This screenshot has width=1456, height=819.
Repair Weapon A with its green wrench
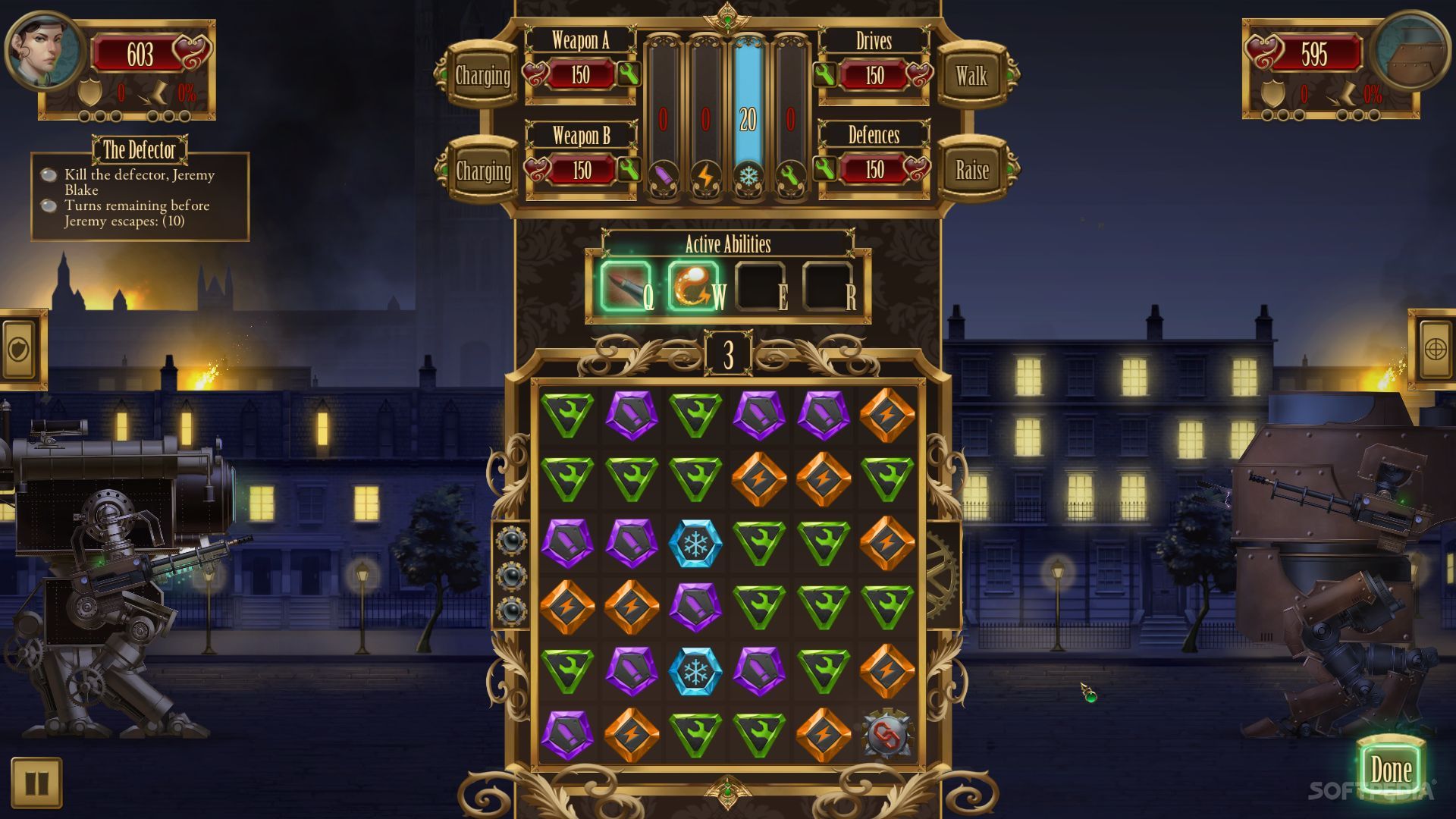629,74
